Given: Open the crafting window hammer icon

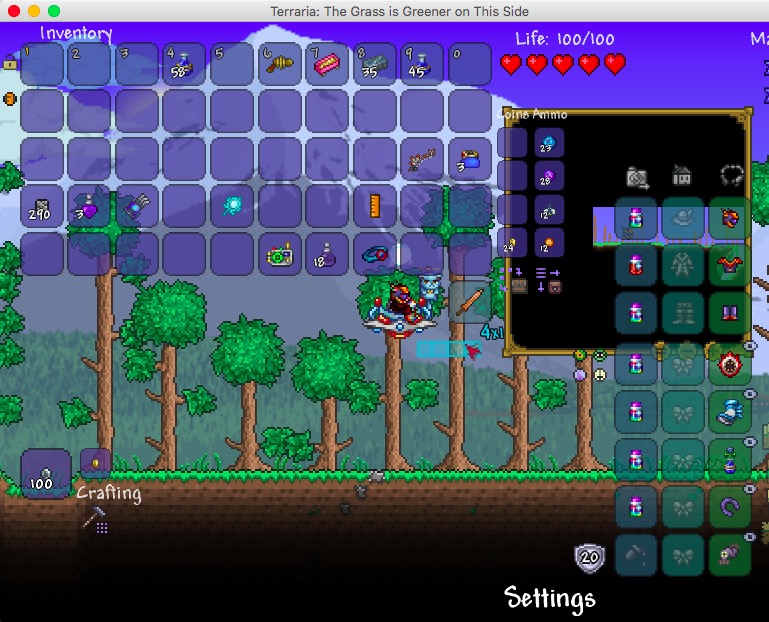Looking at the screenshot, I should (95, 518).
